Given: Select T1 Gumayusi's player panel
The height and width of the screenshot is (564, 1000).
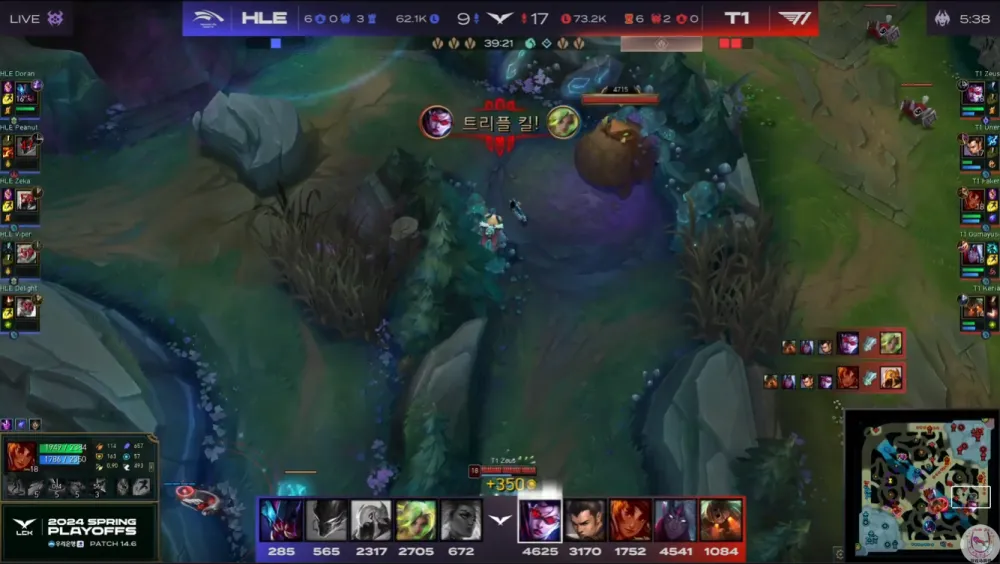Looking at the screenshot, I should 979,254.
